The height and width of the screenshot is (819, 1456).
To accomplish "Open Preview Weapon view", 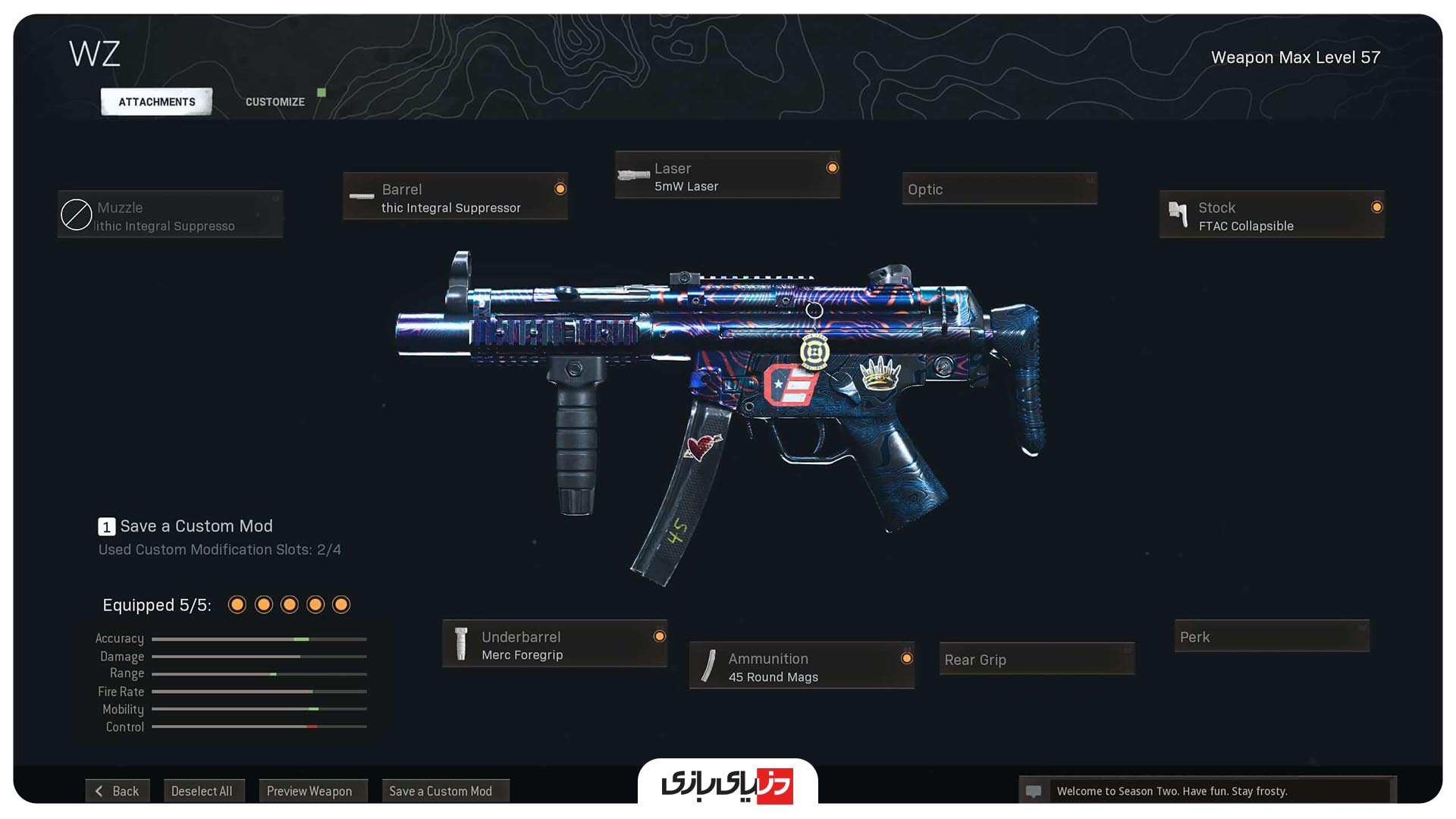I will pos(312,790).
